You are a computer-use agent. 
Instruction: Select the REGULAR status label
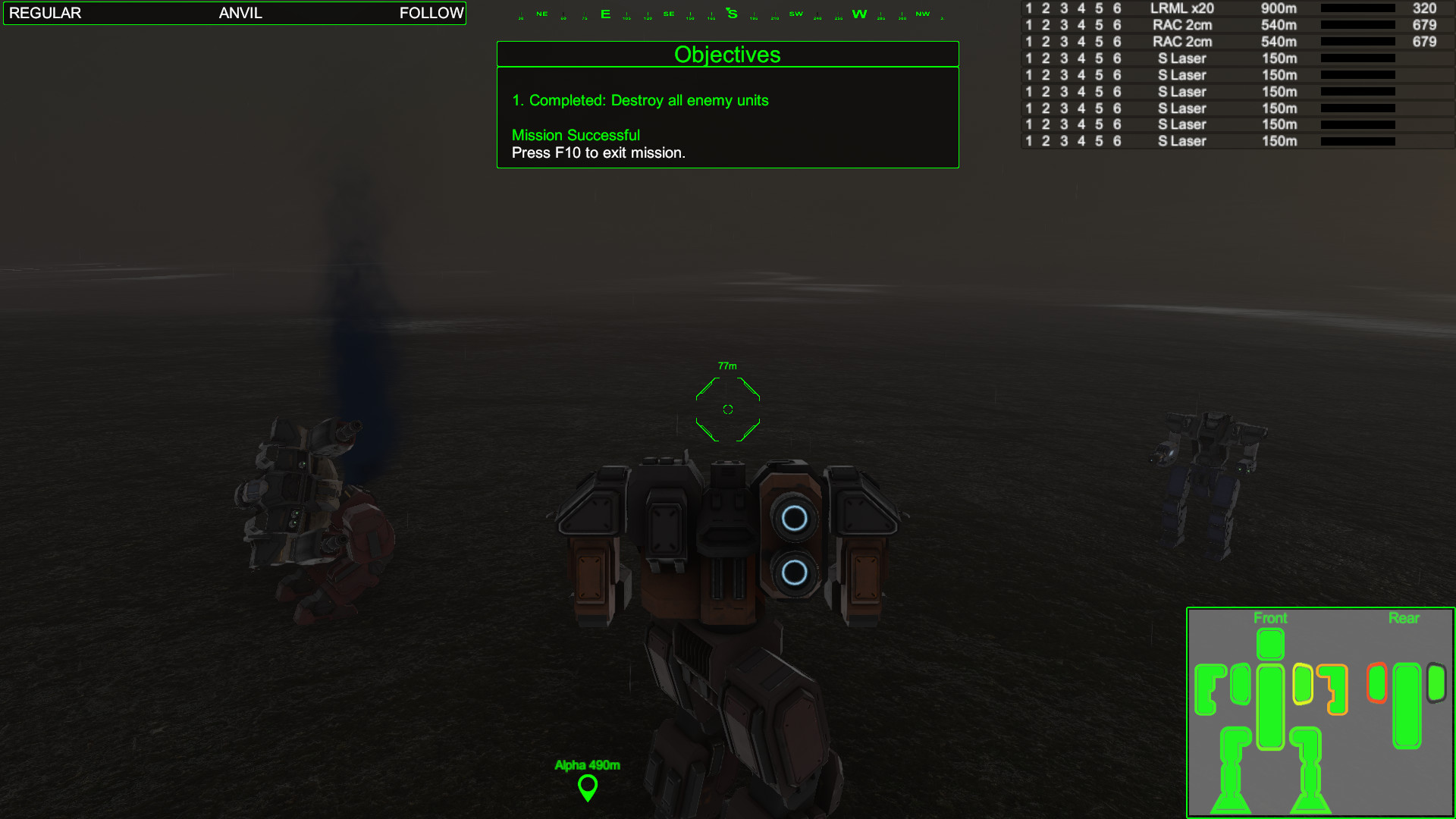click(45, 13)
